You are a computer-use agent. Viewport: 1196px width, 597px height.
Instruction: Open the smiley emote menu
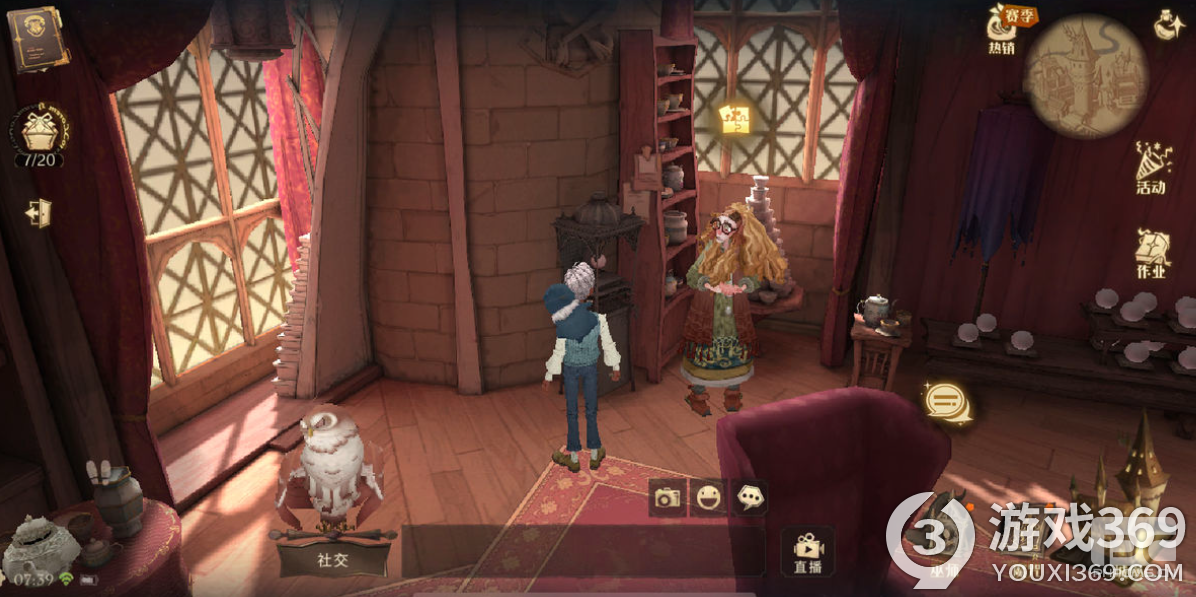click(709, 496)
